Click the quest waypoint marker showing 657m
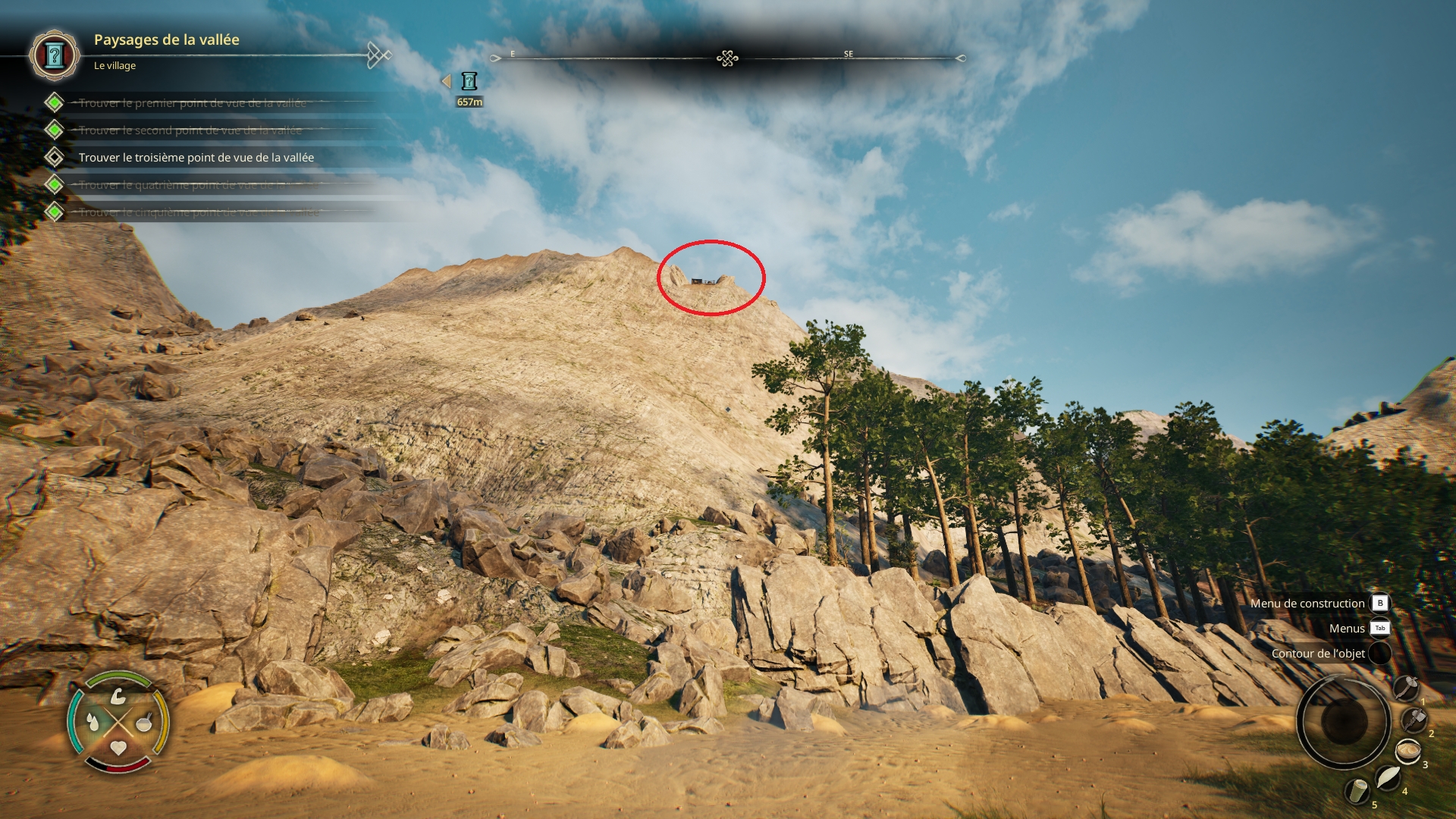 click(469, 81)
